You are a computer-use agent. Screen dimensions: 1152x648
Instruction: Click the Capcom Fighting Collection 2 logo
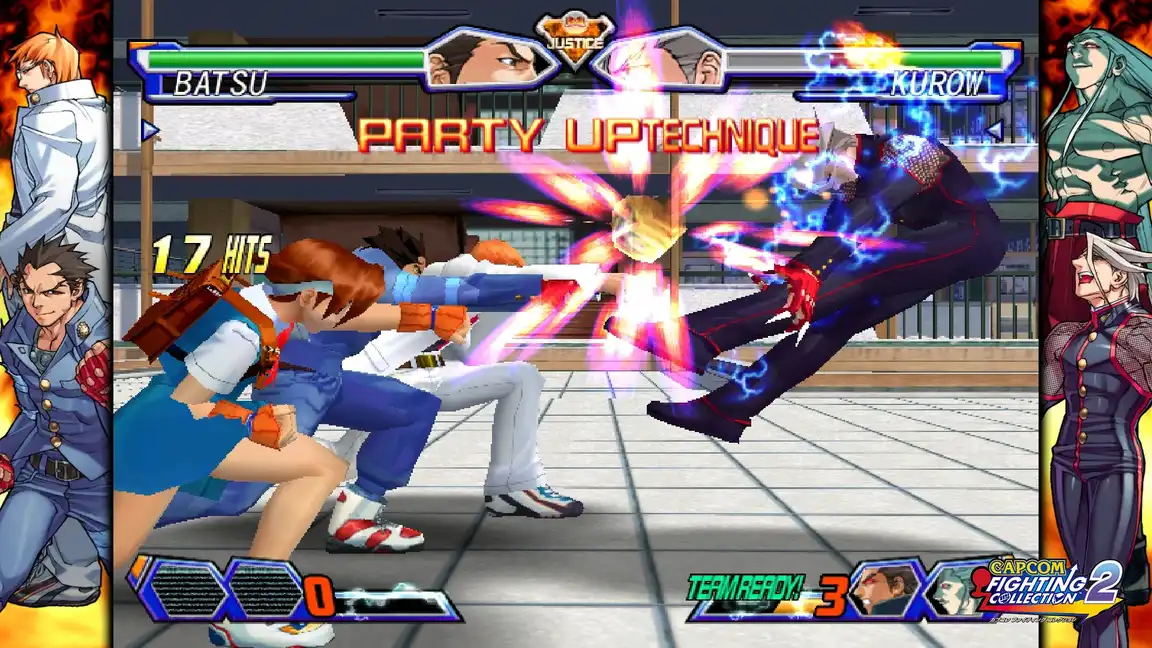tap(1053, 590)
